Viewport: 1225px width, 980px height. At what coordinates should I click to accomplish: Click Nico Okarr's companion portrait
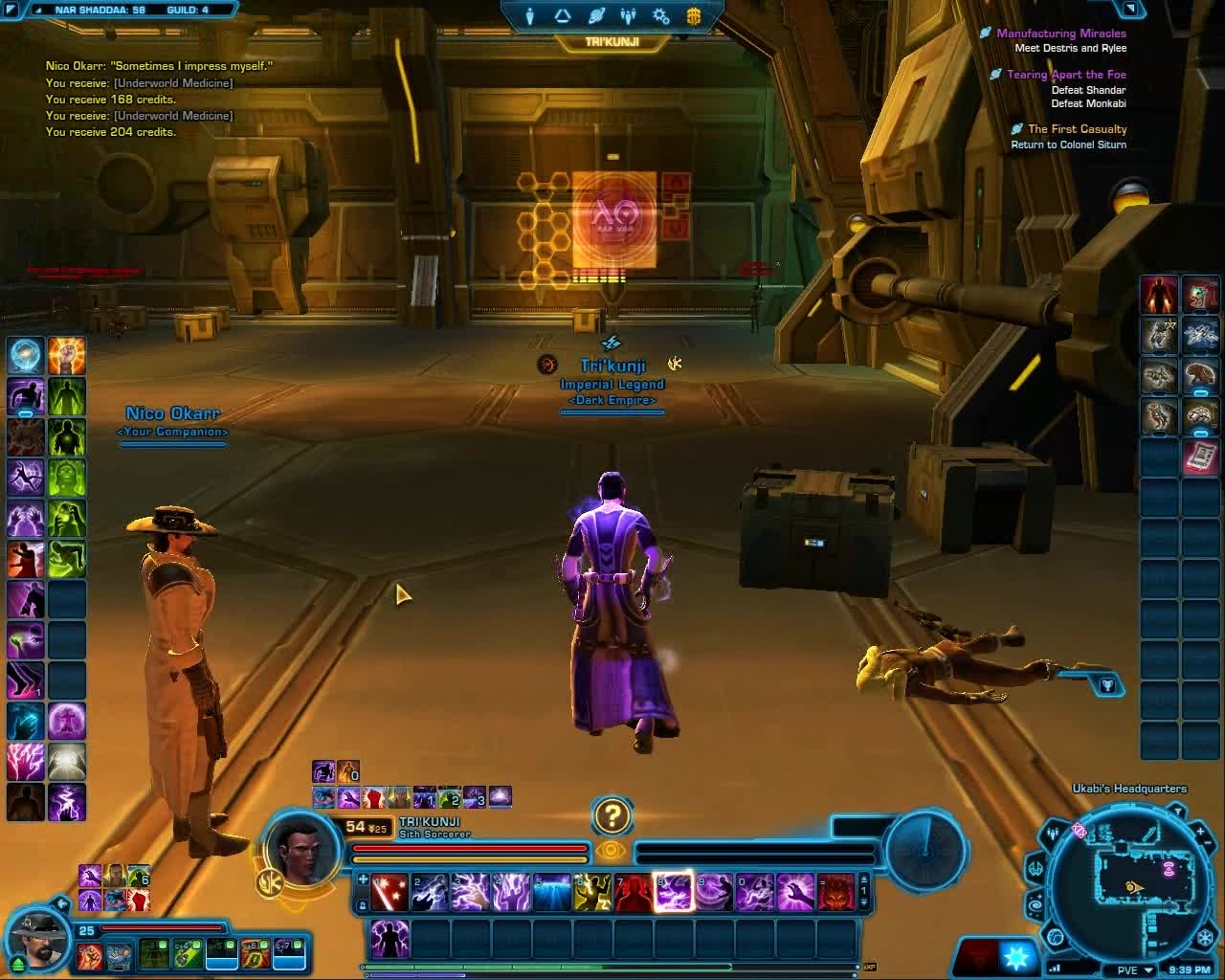pyautogui.click(x=37, y=943)
